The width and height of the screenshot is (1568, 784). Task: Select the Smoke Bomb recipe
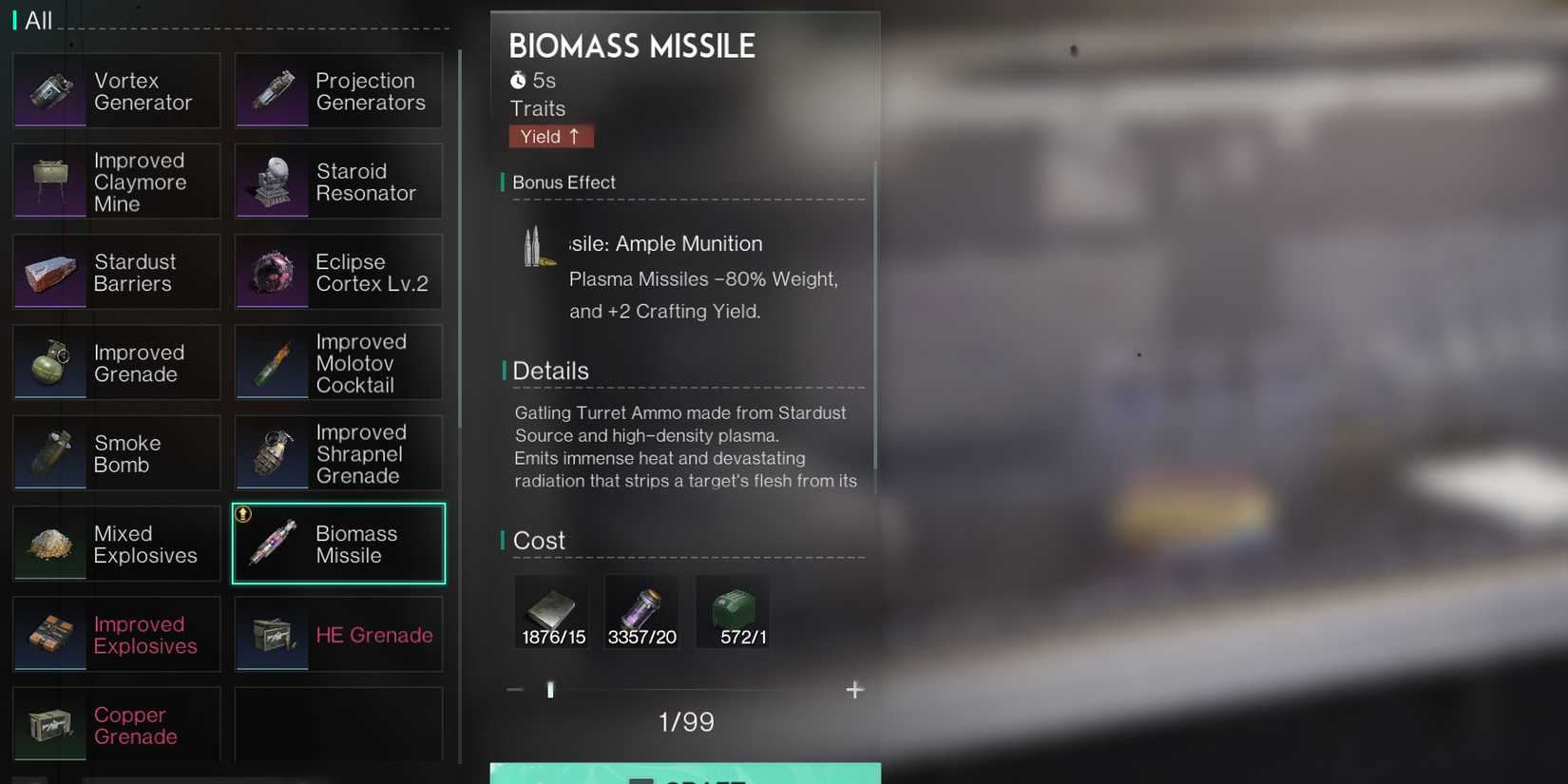[115, 453]
